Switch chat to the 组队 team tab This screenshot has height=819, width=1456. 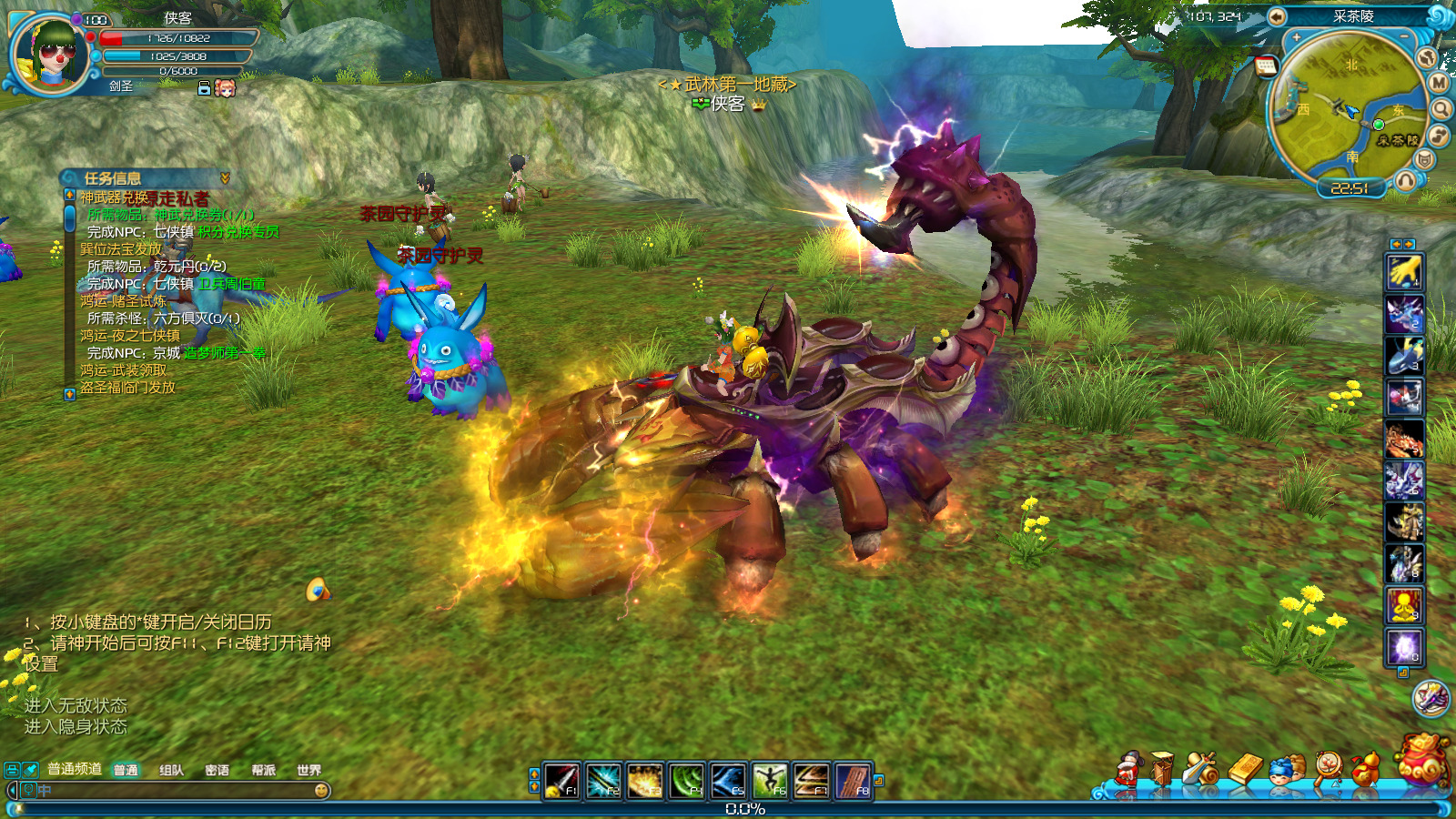(171, 770)
